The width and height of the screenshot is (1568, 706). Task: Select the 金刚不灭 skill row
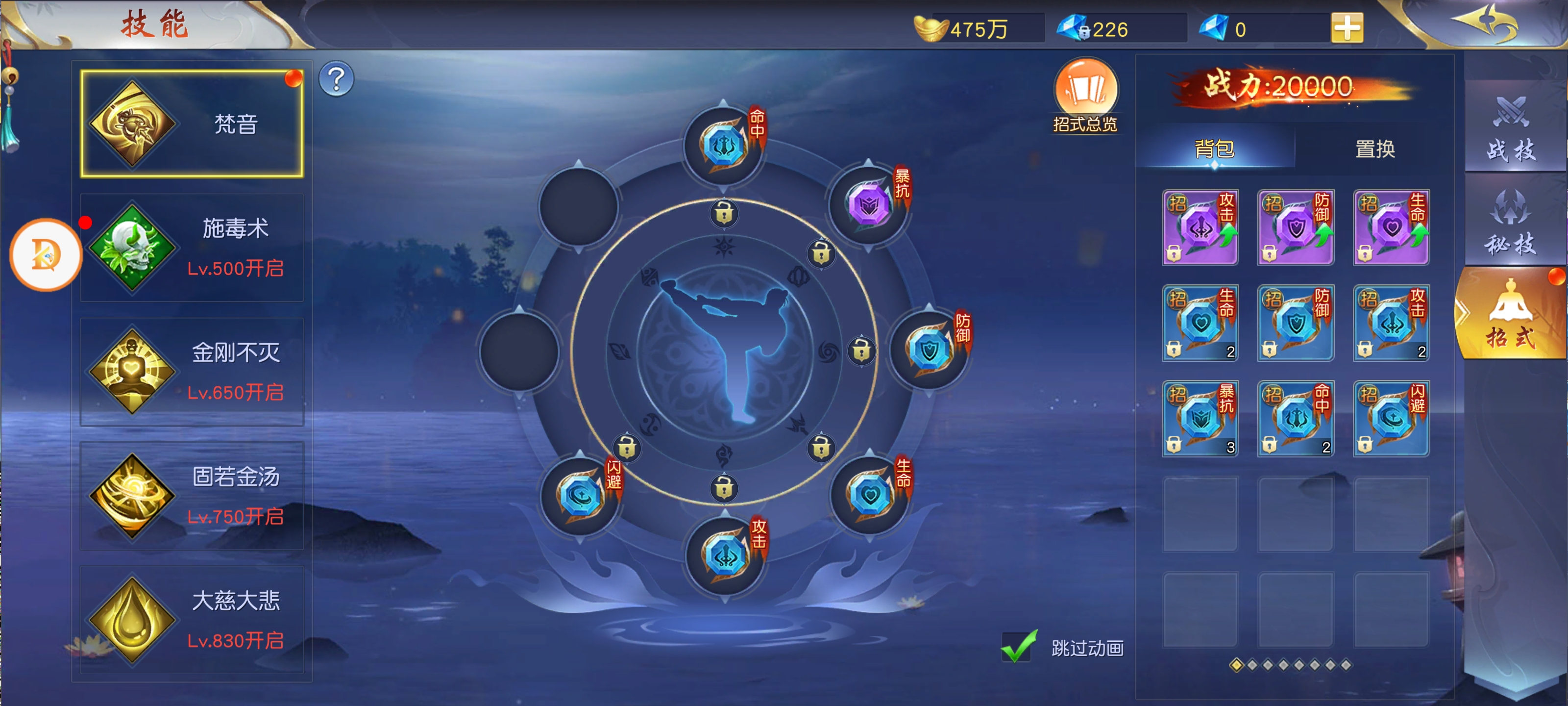192,372
